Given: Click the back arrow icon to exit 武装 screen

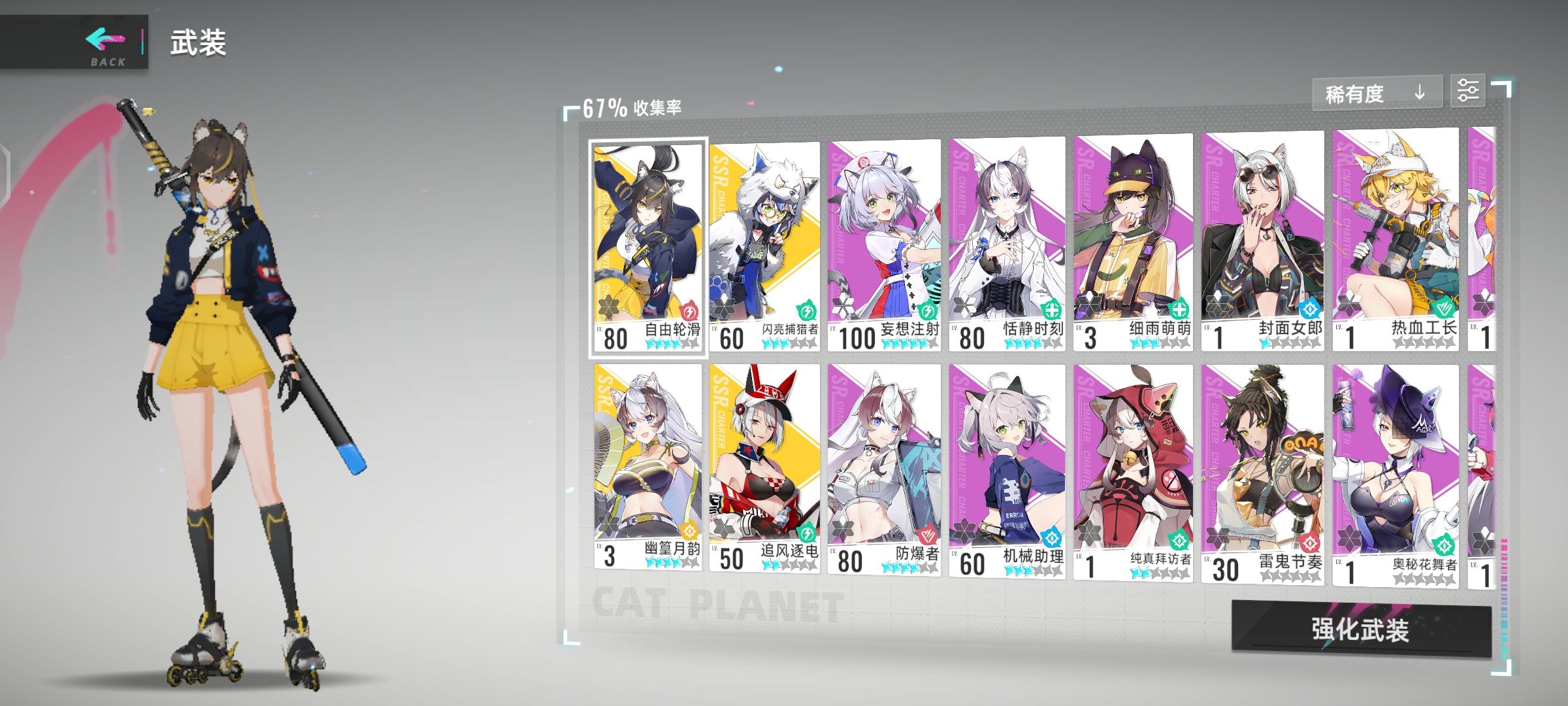Looking at the screenshot, I should [103, 39].
